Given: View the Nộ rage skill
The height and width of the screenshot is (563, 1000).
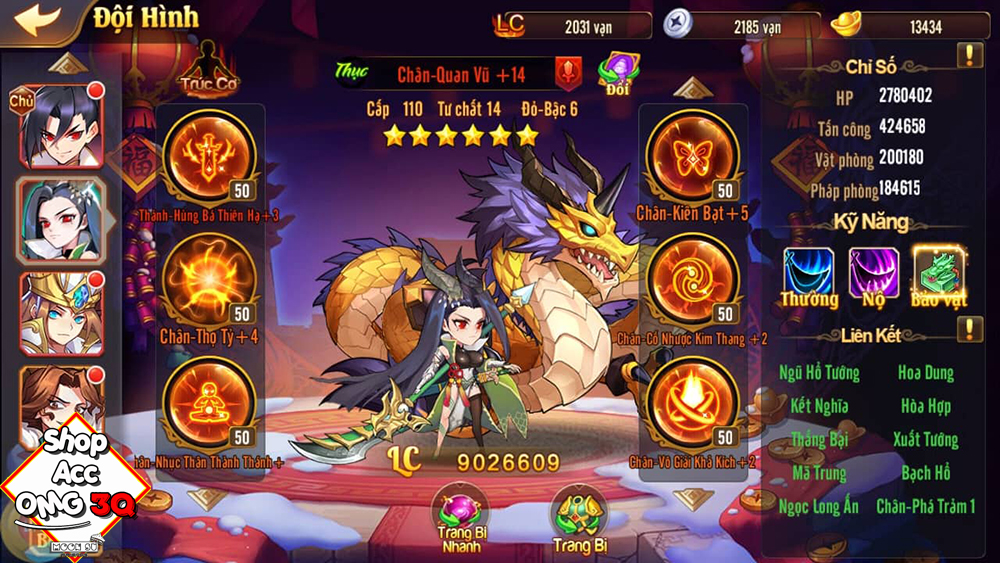Looking at the screenshot, I should (x=874, y=275).
